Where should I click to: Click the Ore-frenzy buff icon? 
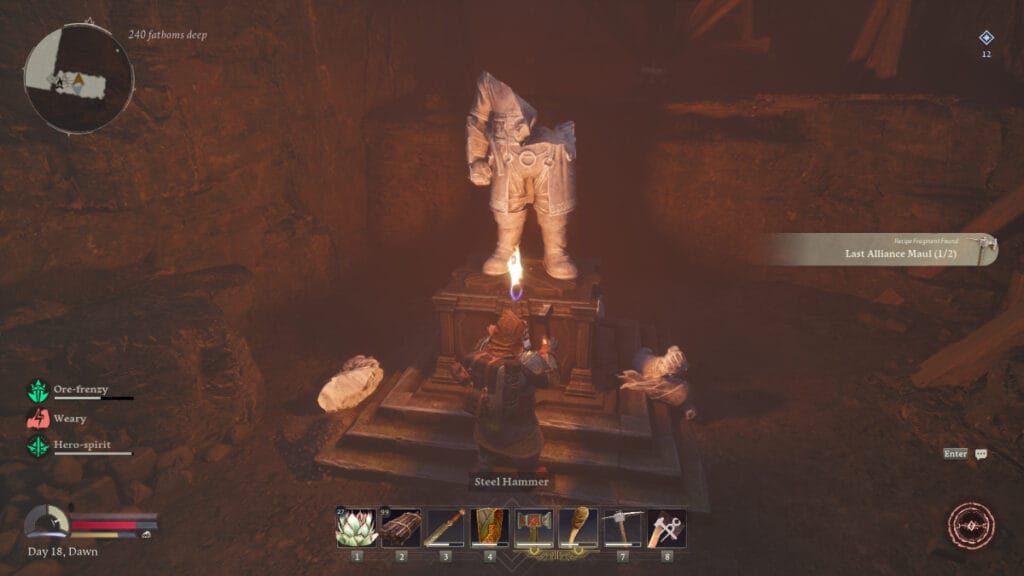click(x=38, y=391)
